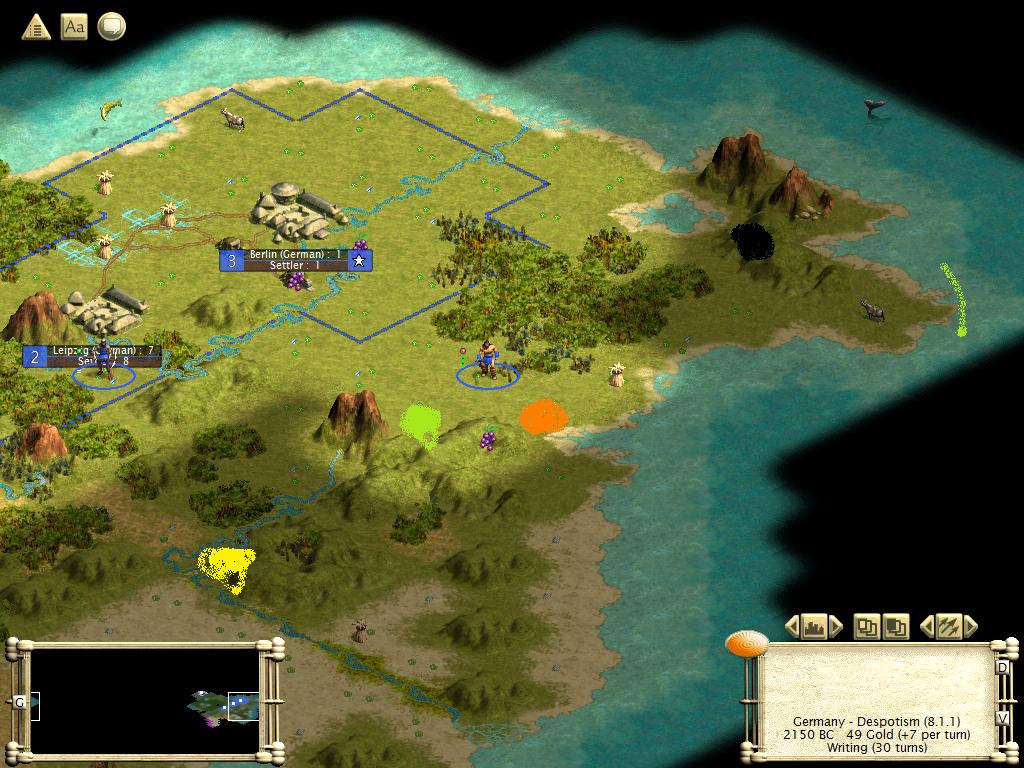Select the warrior unit with blue circle

(487, 362)
